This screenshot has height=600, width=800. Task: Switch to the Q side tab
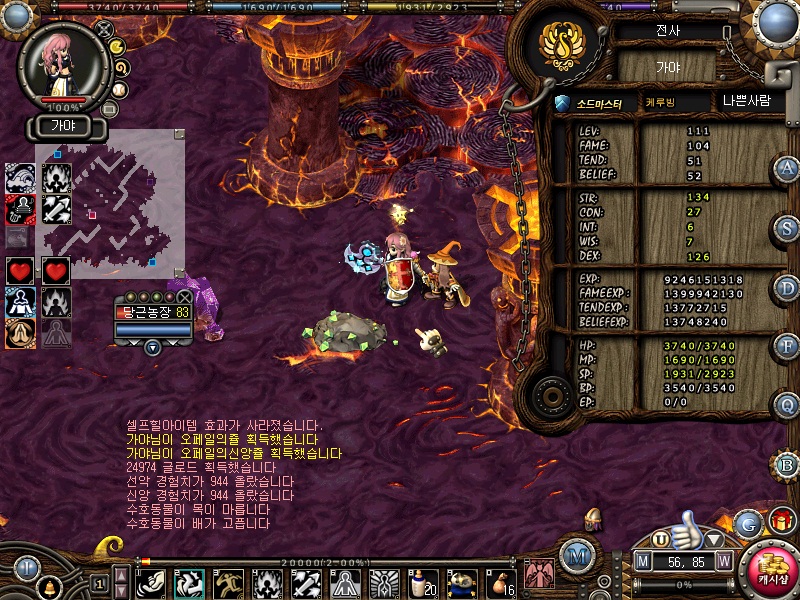pos(787,405)
